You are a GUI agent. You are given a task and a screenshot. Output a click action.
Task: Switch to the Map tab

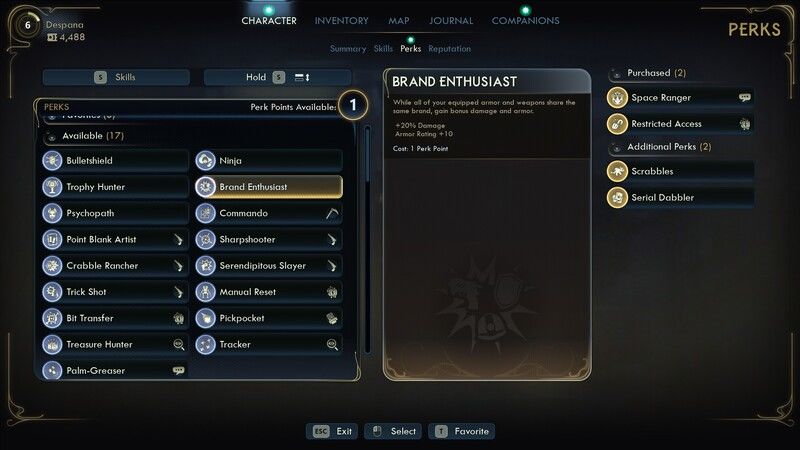tap(399, 21)
